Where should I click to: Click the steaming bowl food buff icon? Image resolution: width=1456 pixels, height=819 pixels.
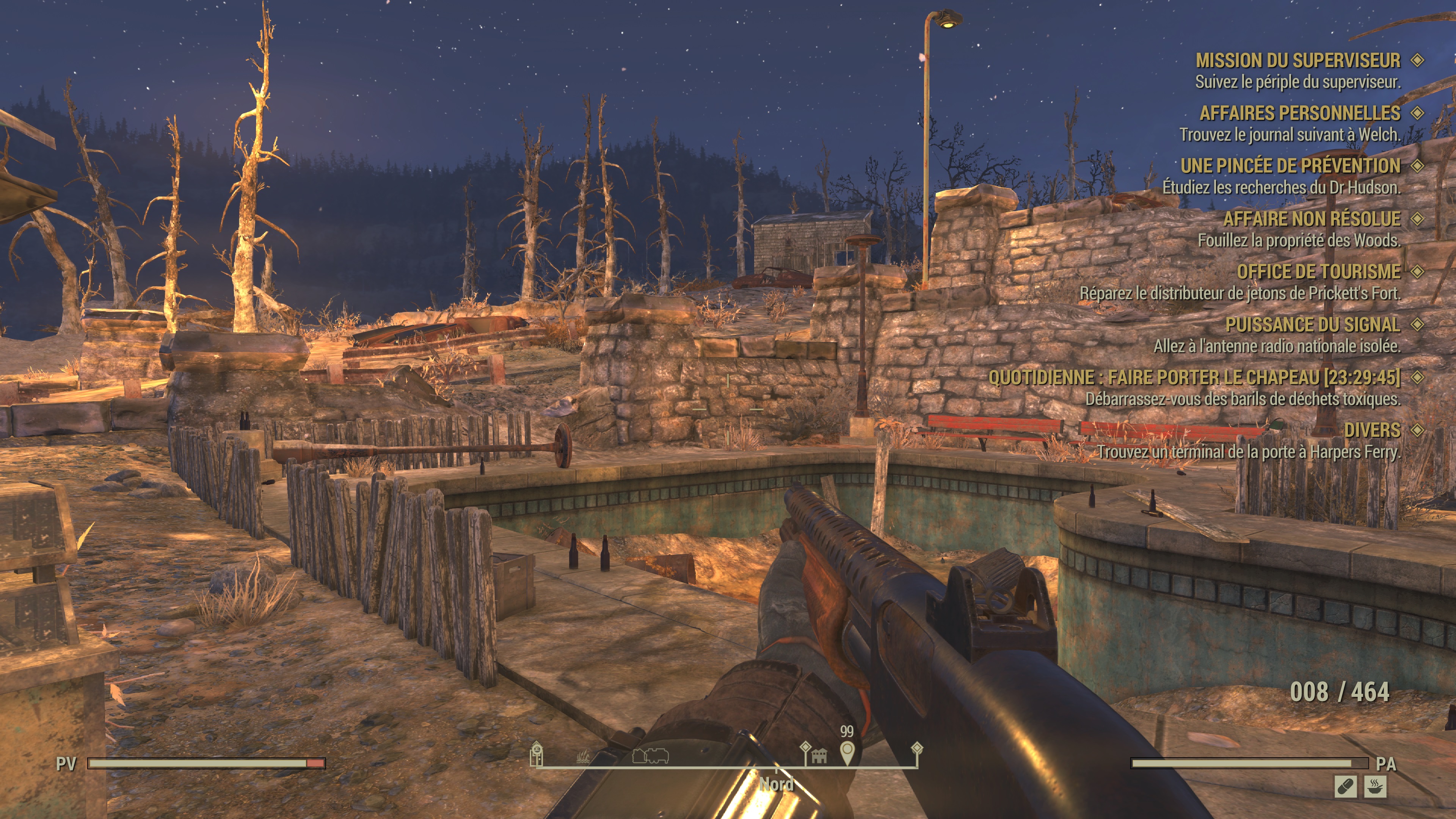tap(1374, 786)
